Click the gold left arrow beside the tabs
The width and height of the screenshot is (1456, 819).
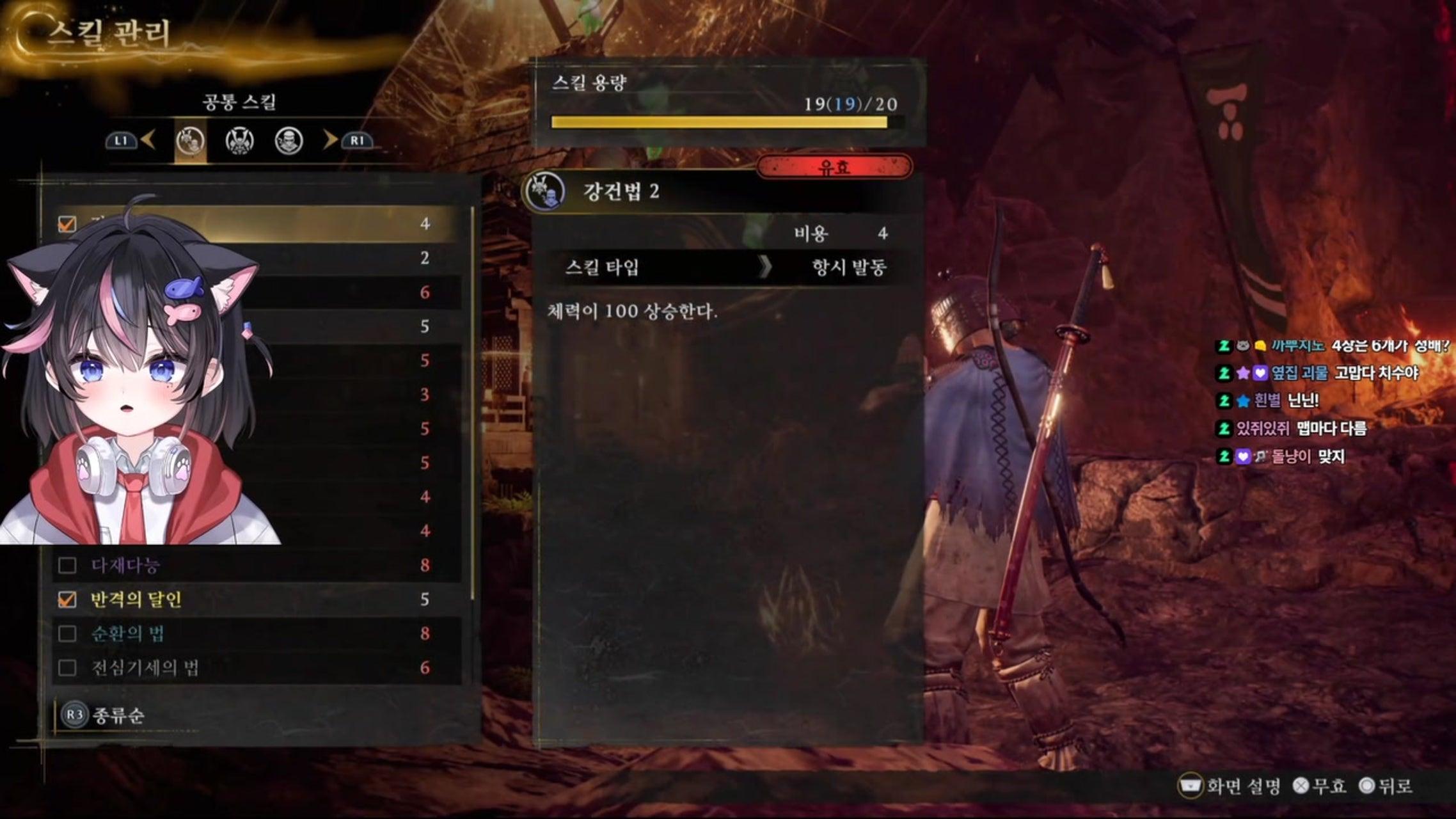(148, 139)
